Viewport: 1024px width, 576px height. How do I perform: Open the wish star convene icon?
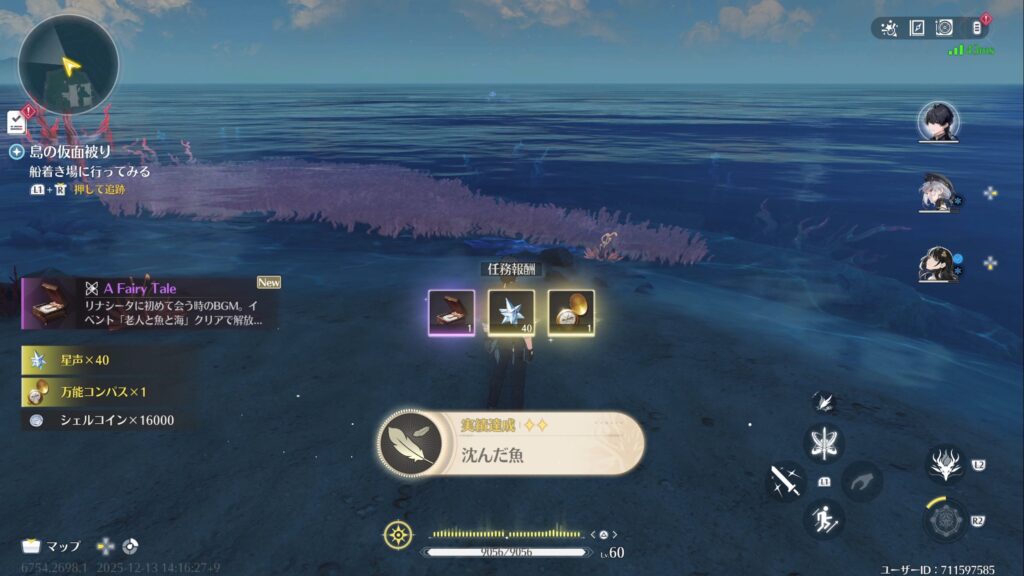[x=888, y=28]
